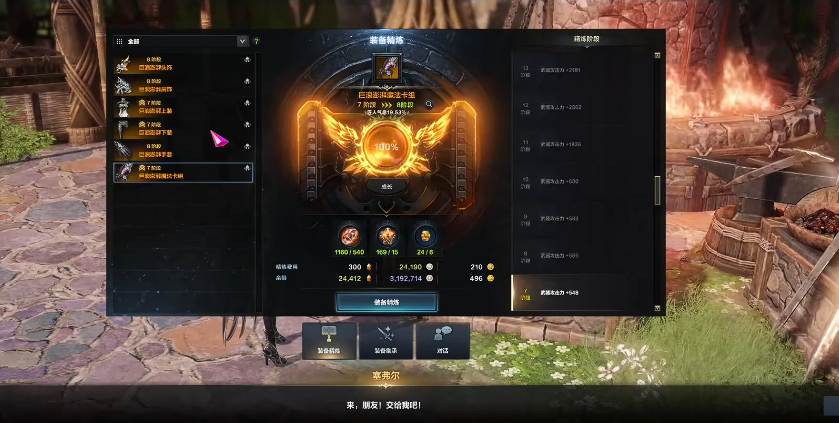Click the weapon icon above the gauge

tap(386, 68)
